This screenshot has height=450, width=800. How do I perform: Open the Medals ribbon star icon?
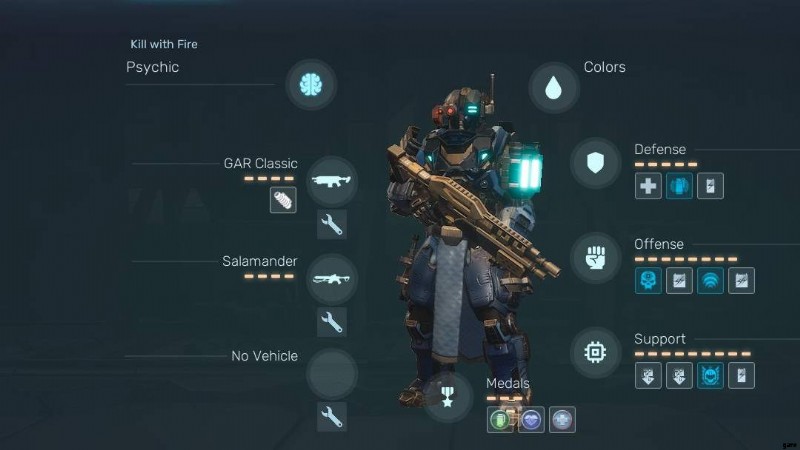[447, 395]
